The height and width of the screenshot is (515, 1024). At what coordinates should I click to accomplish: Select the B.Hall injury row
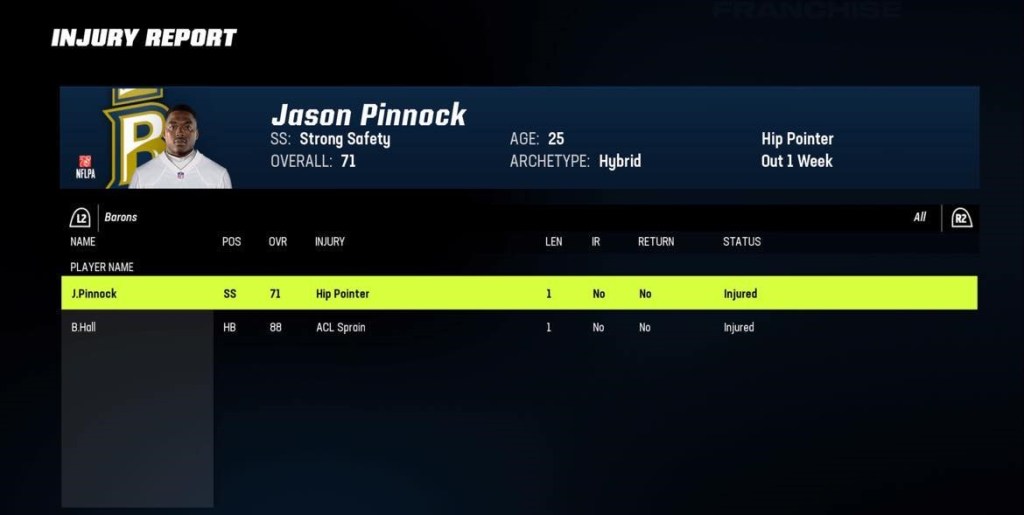[518, 328]
